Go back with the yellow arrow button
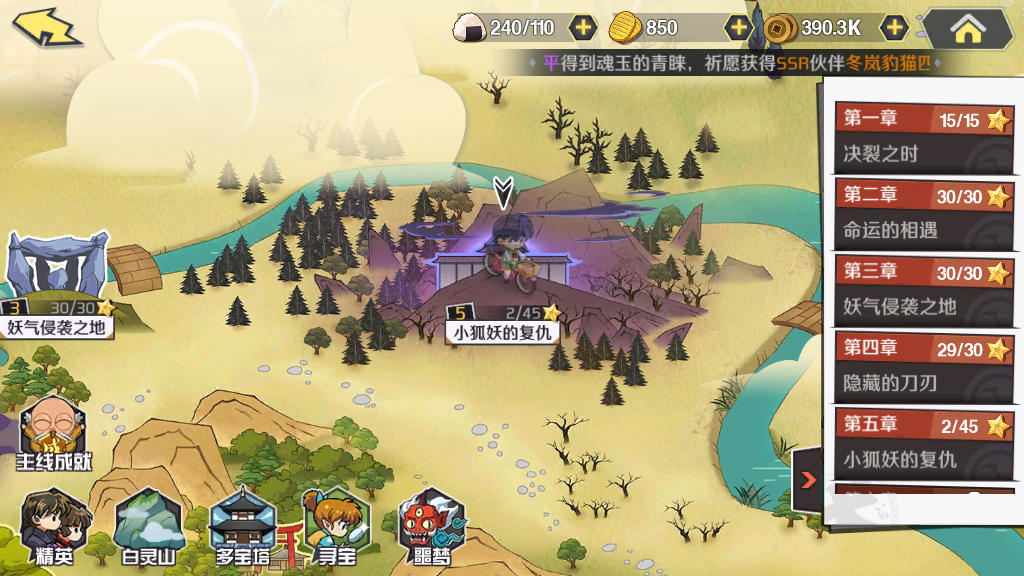 click(x=47, y=27)
